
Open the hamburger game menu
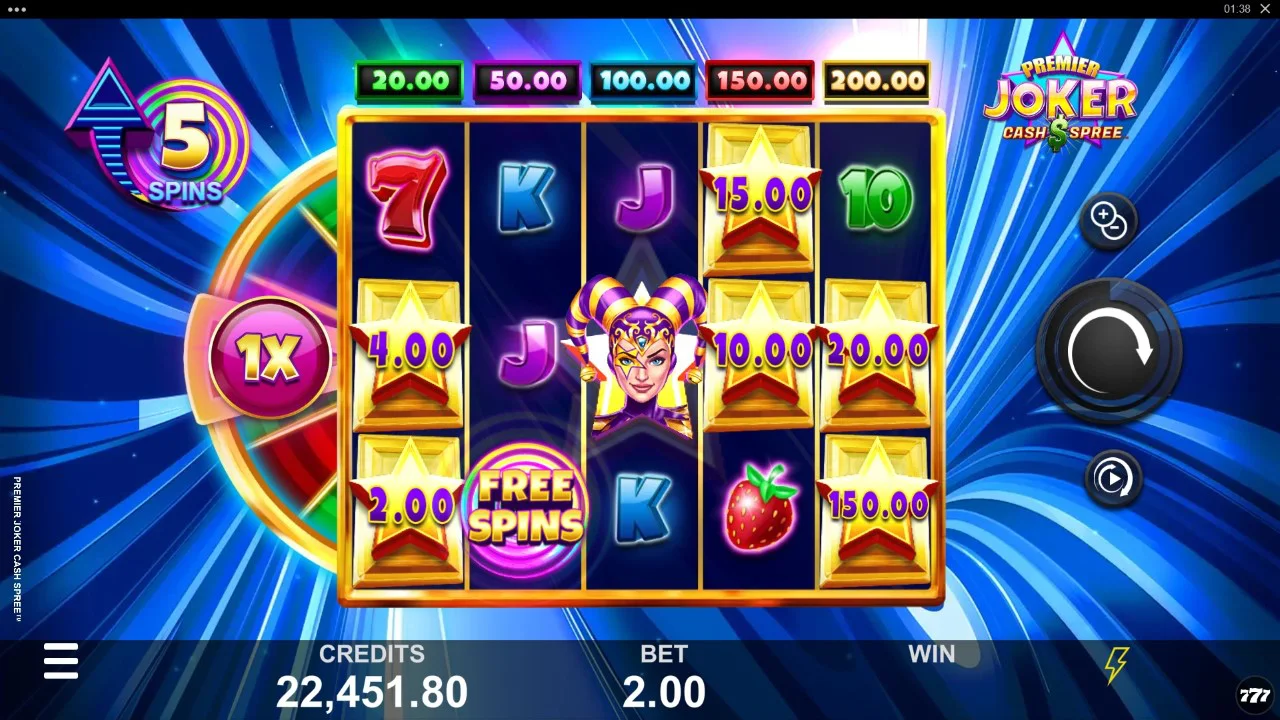click(61, 661)
